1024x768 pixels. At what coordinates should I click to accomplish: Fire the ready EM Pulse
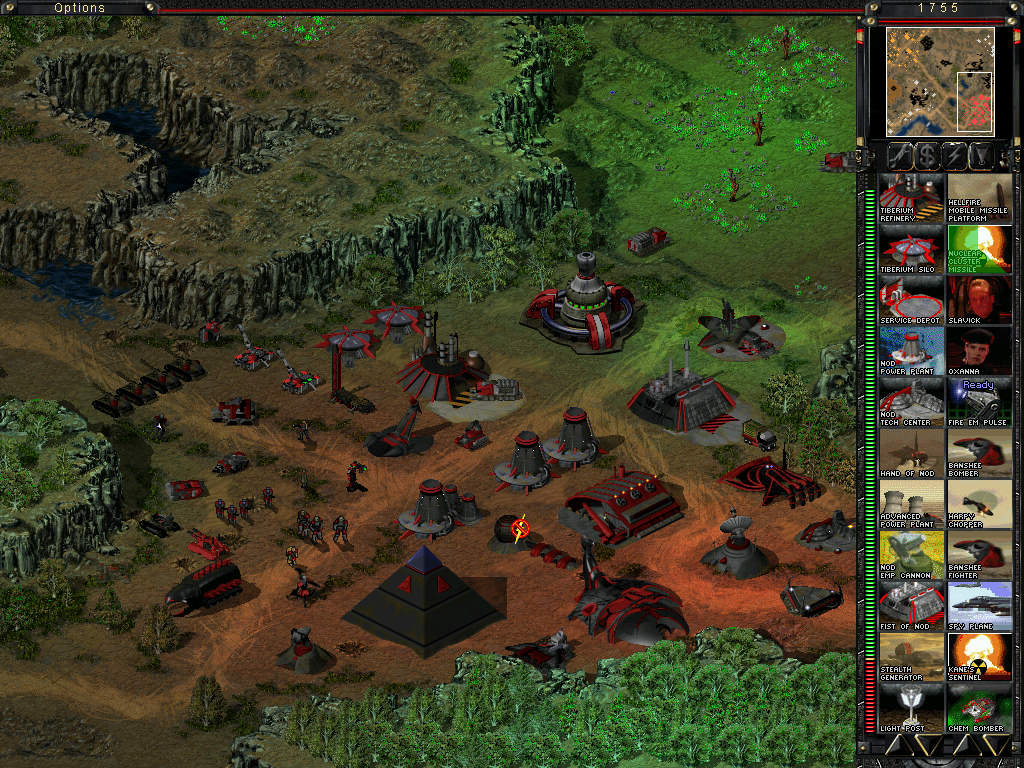(979, 402)
